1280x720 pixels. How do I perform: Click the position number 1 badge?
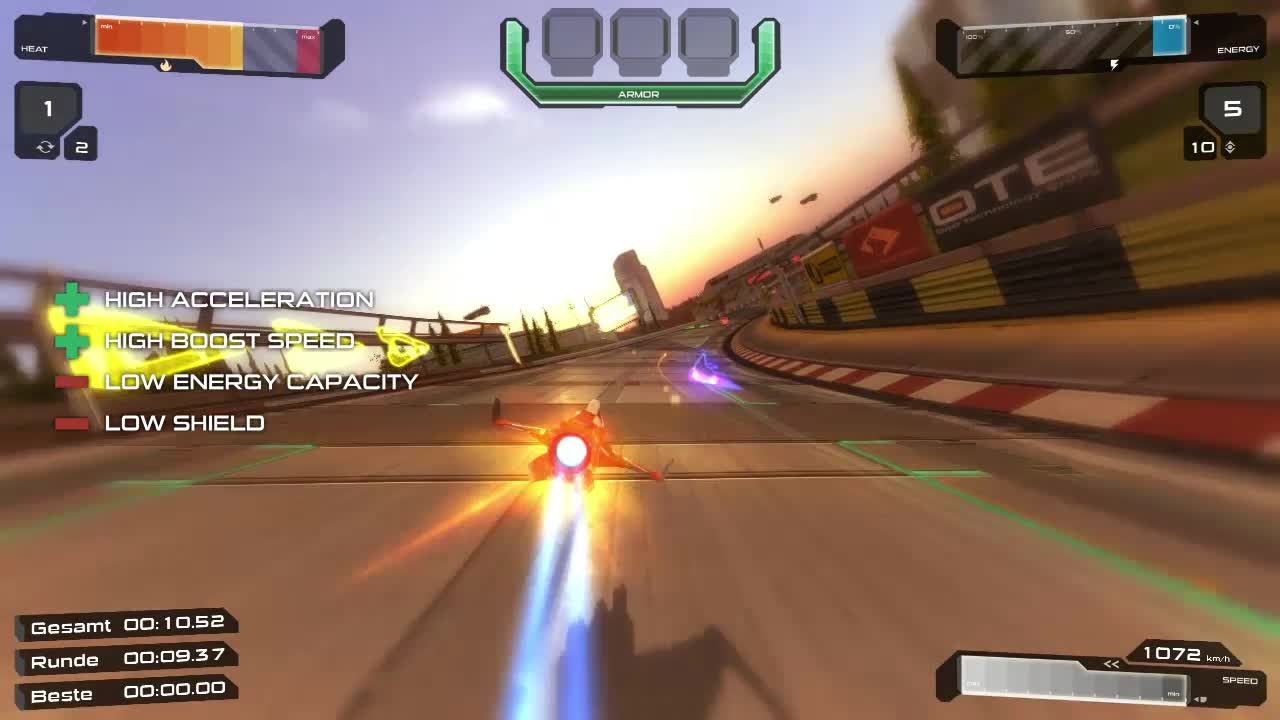46,110
